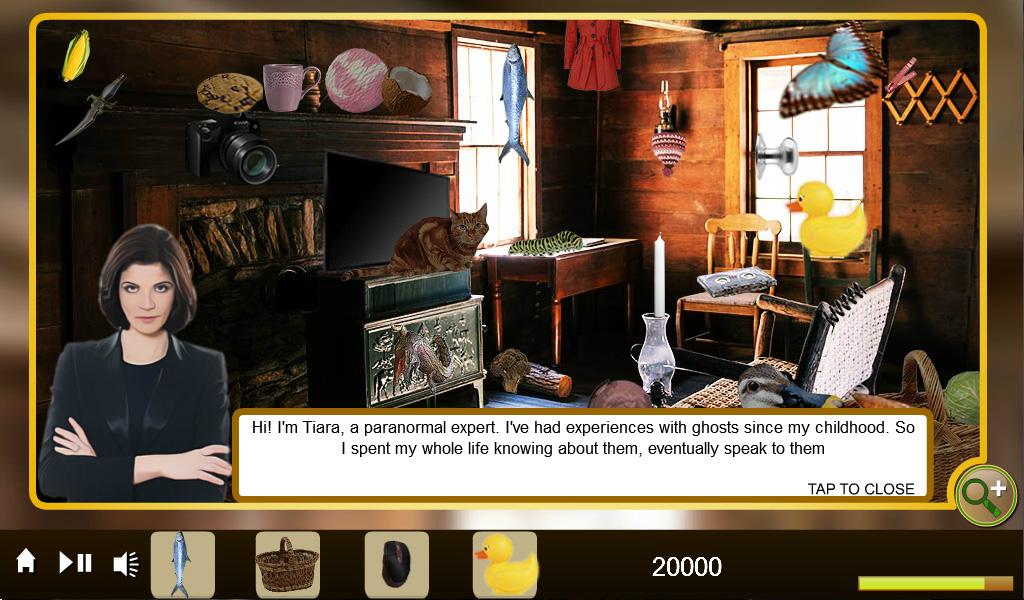1024x600 pixels.
Task: Activate the magnifying glass zoom button
Action: [x=985, y=494]
